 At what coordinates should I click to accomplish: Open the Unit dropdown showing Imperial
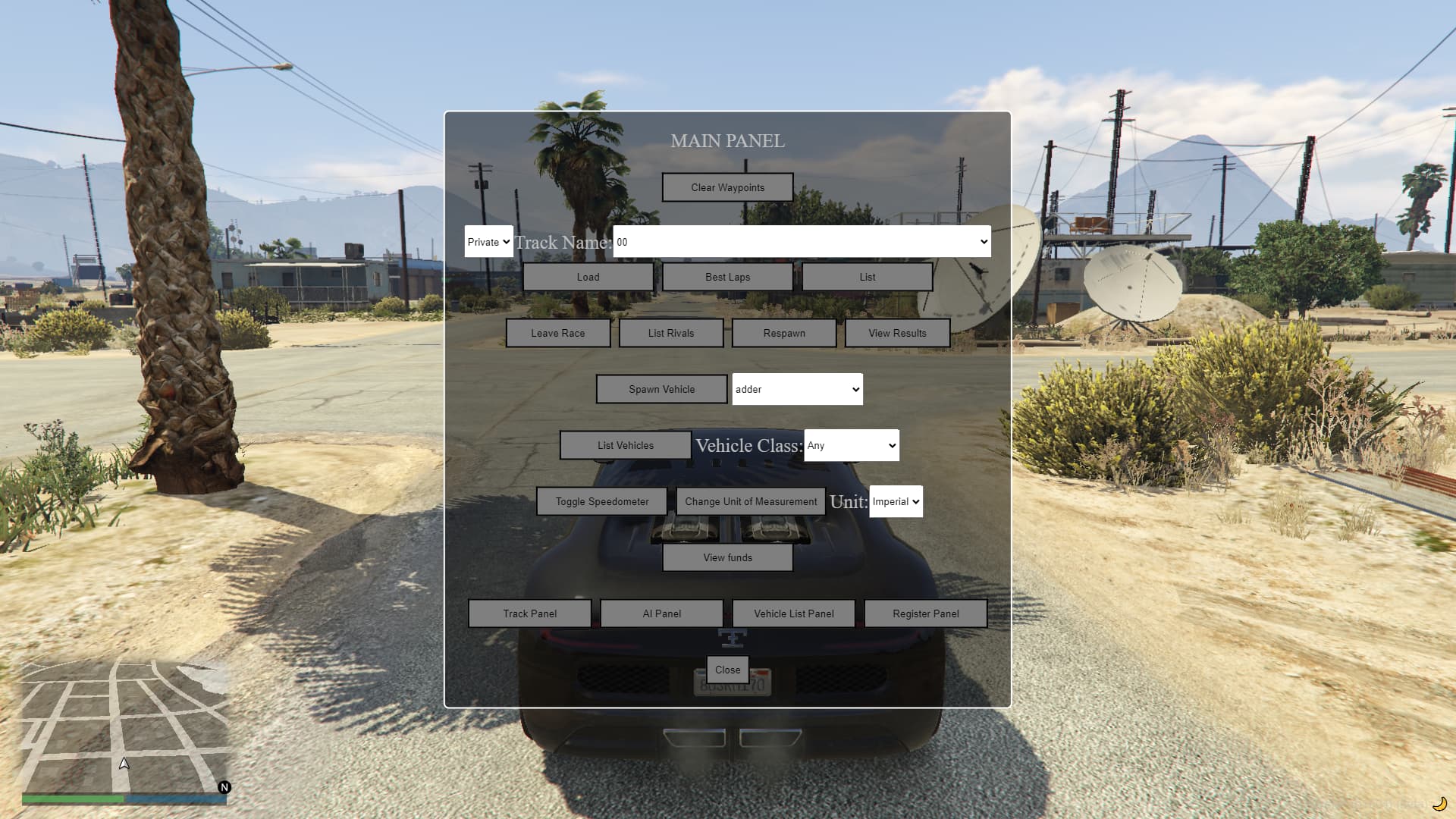coord(896,501)
